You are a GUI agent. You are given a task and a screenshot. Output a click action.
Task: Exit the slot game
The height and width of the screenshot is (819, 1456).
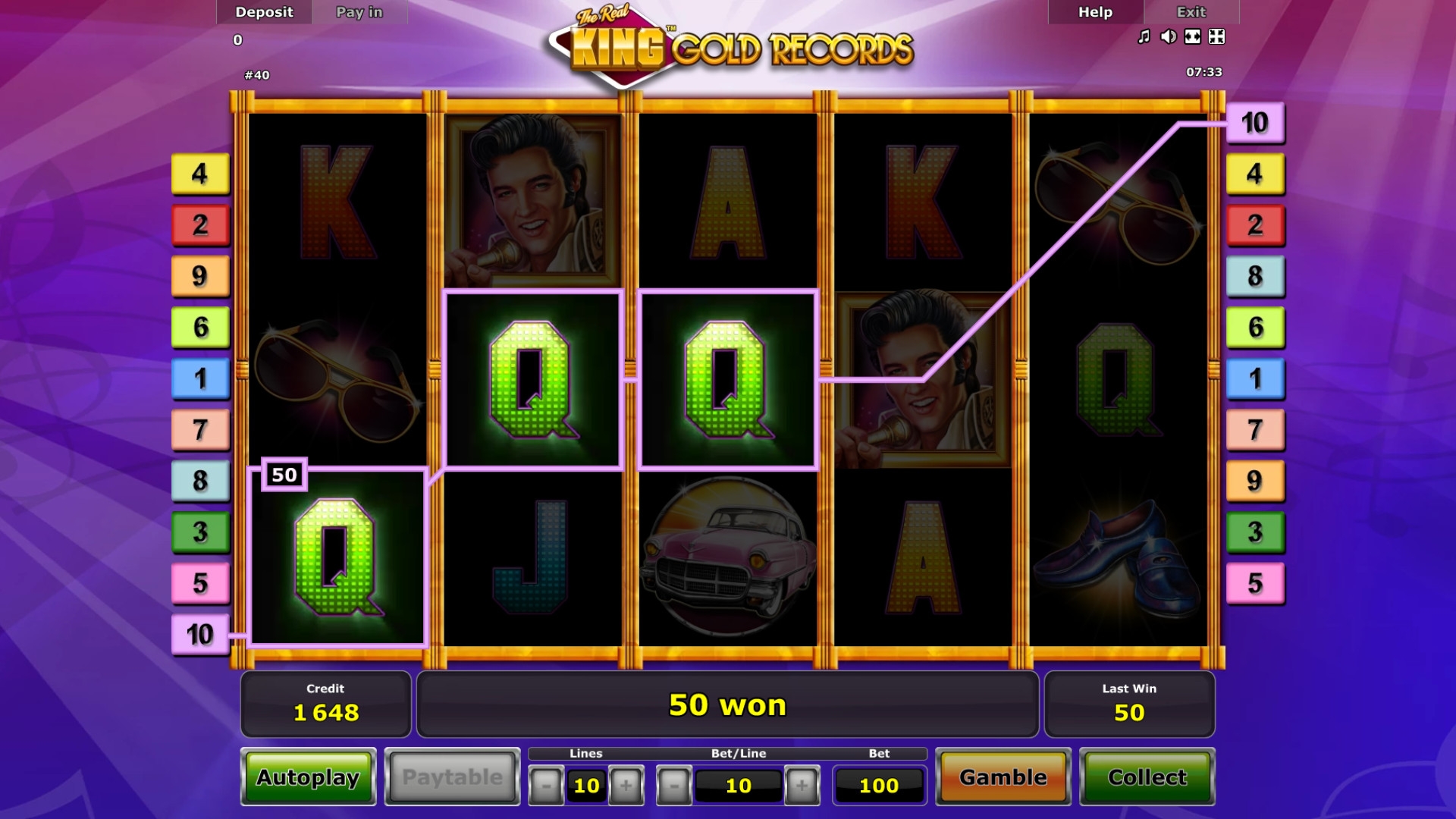1191,12
